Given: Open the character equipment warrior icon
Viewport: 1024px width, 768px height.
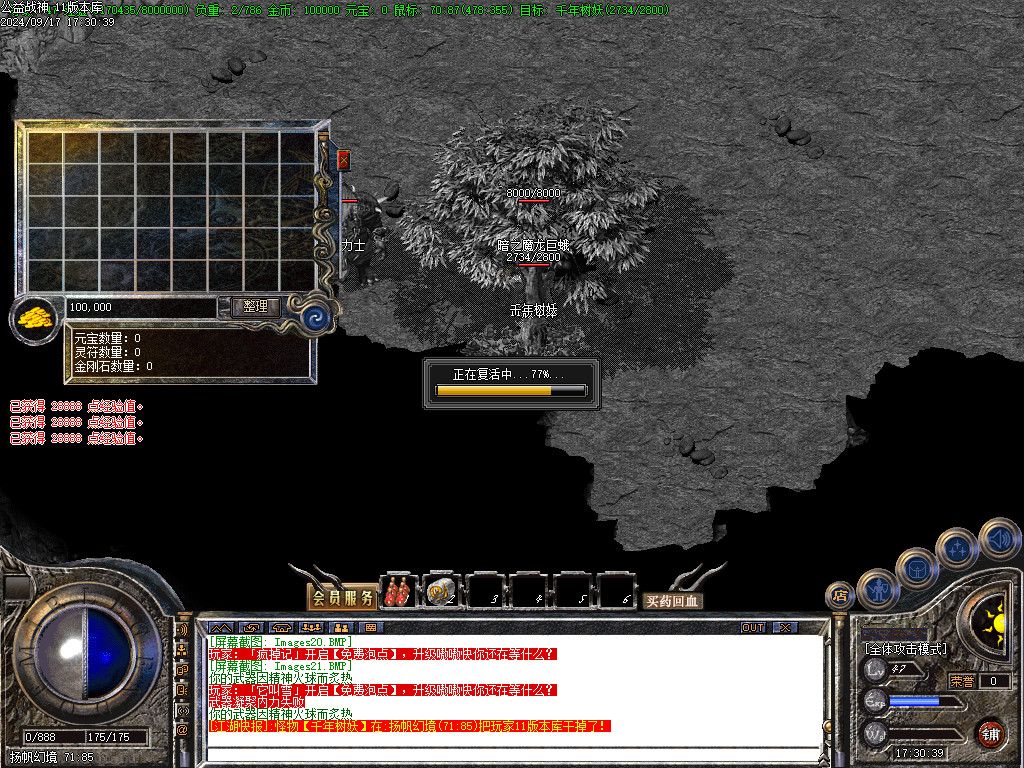Looking at the screenshot, I should [878, 589].
